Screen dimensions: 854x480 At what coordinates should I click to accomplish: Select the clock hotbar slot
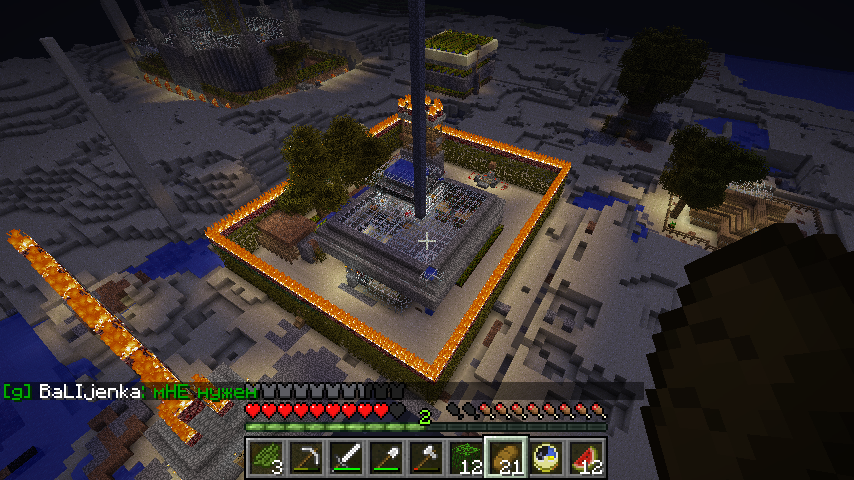click(545, 458)
